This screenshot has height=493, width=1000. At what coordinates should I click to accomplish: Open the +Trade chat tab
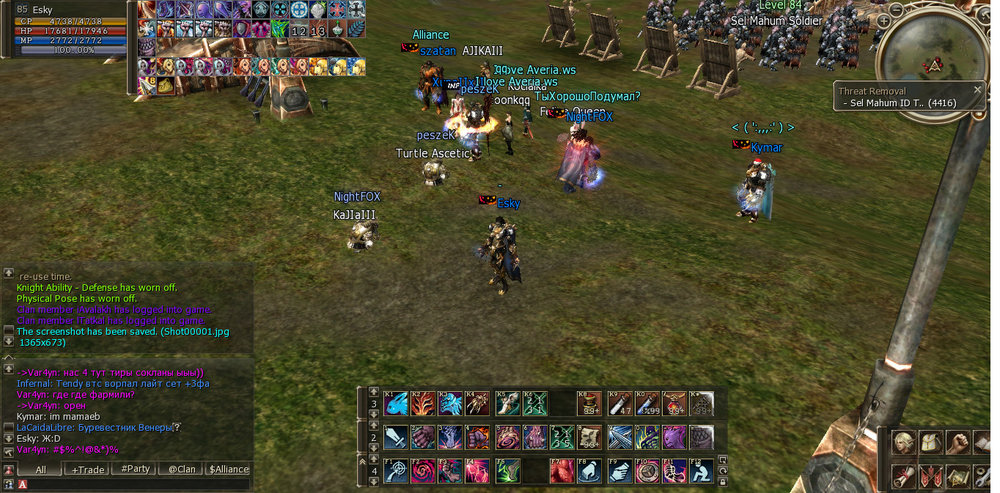point(86,469)
